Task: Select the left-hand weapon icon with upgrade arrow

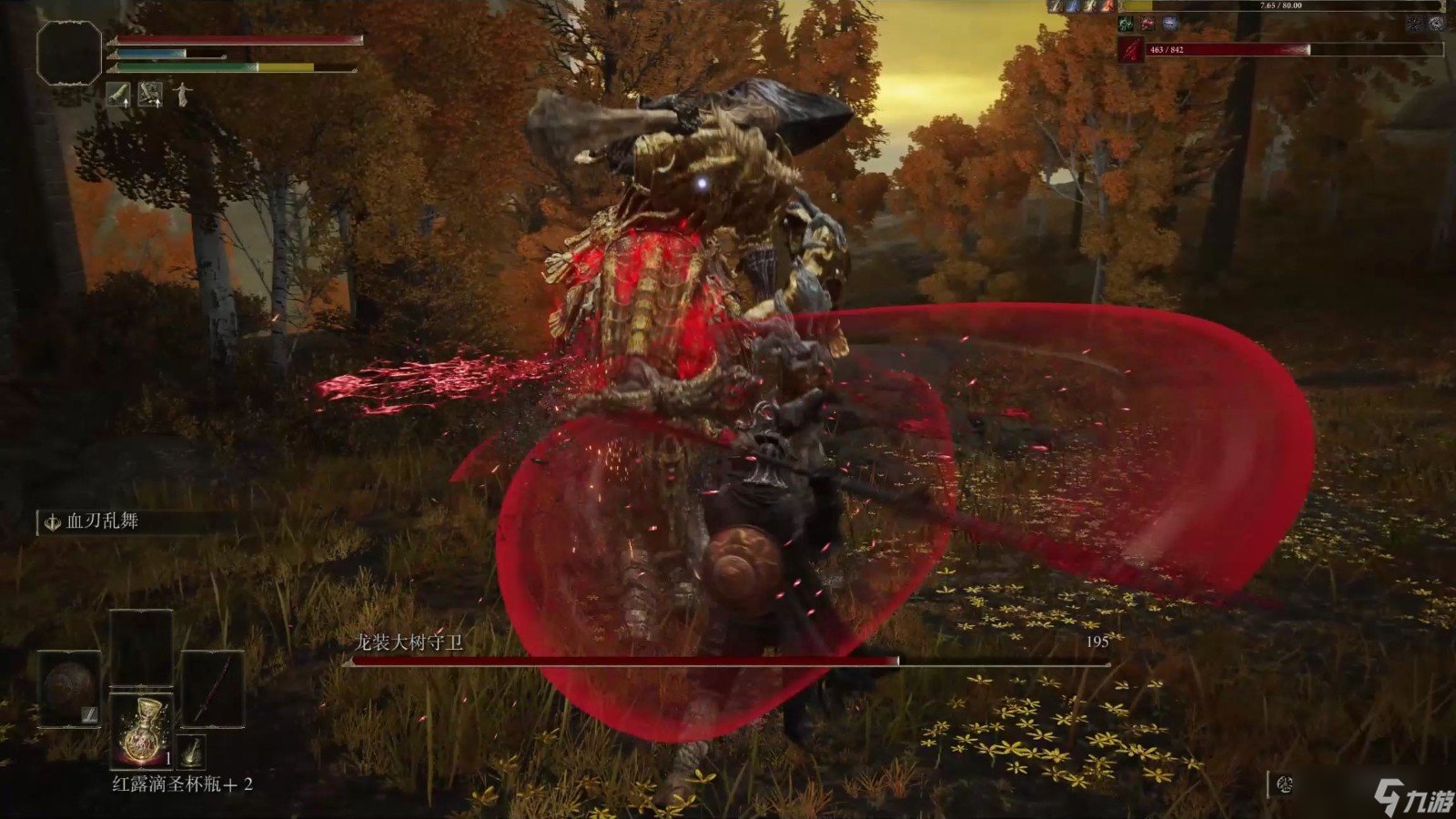Action: [x=117, y=95]
